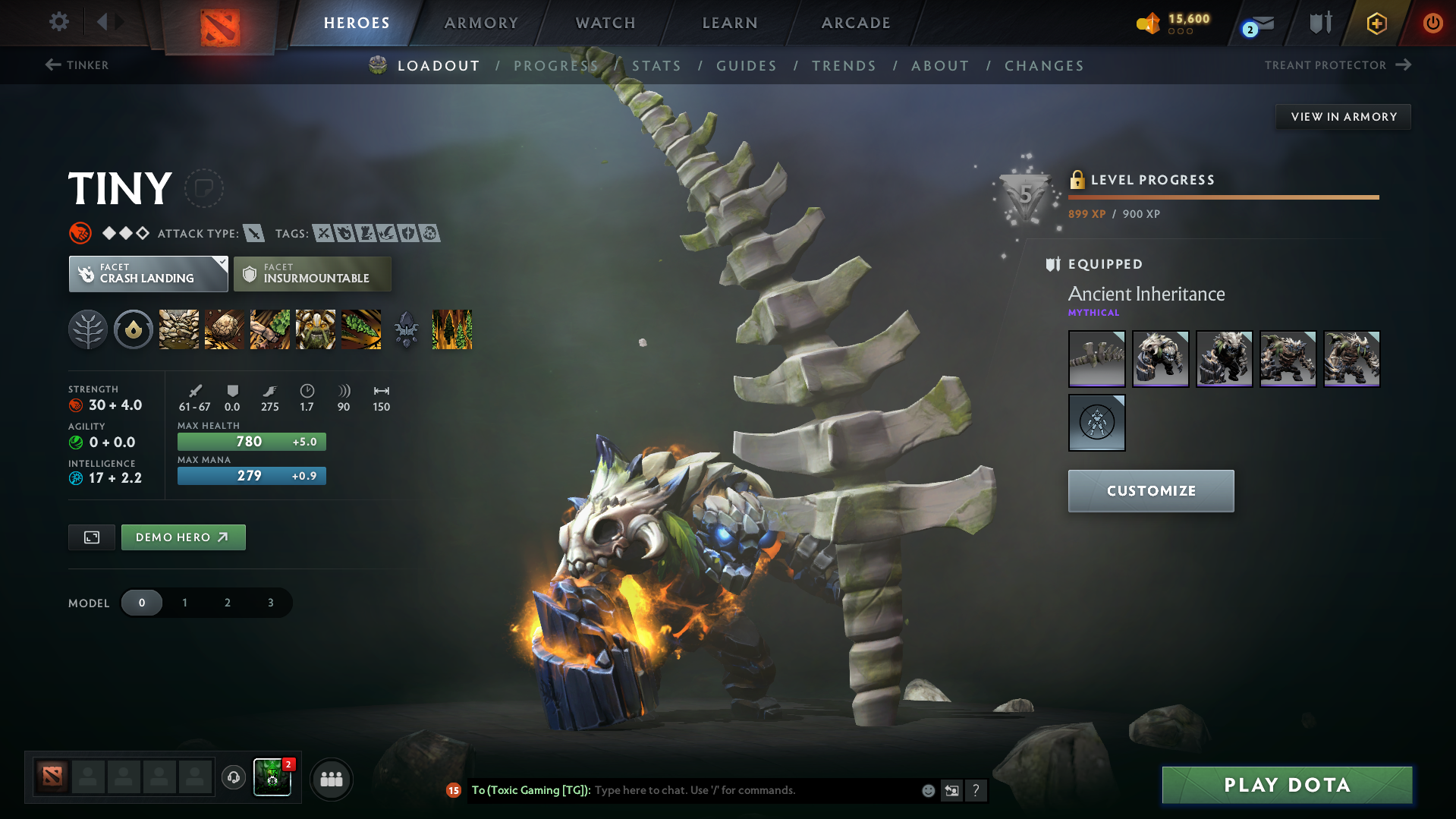Click the Tree Grab ability icon
Image resolution: width=1456 pixels, height=819 pixels.
click(x=269, y=329)
